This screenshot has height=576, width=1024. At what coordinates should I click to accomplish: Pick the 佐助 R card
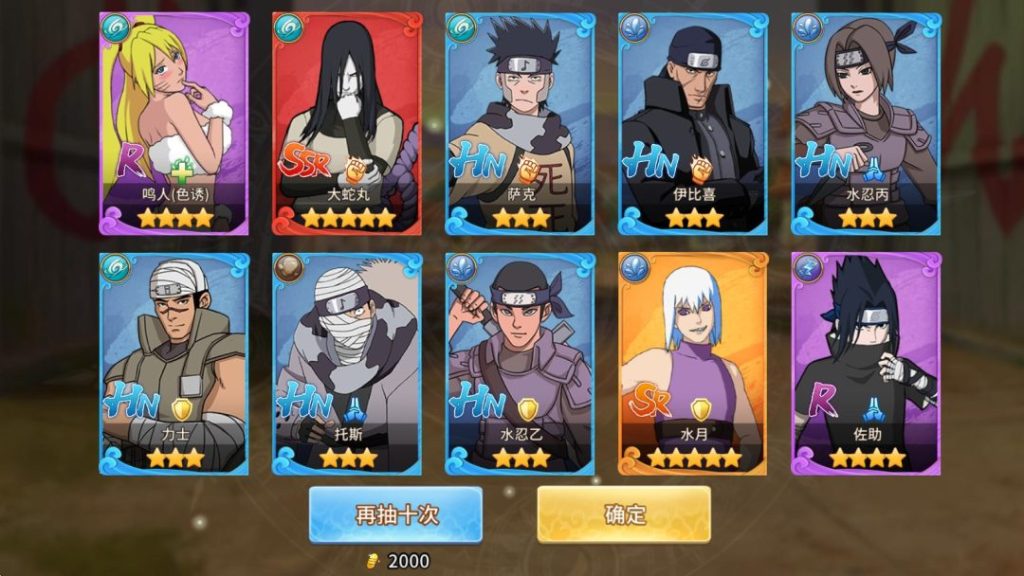coord(866,362)
